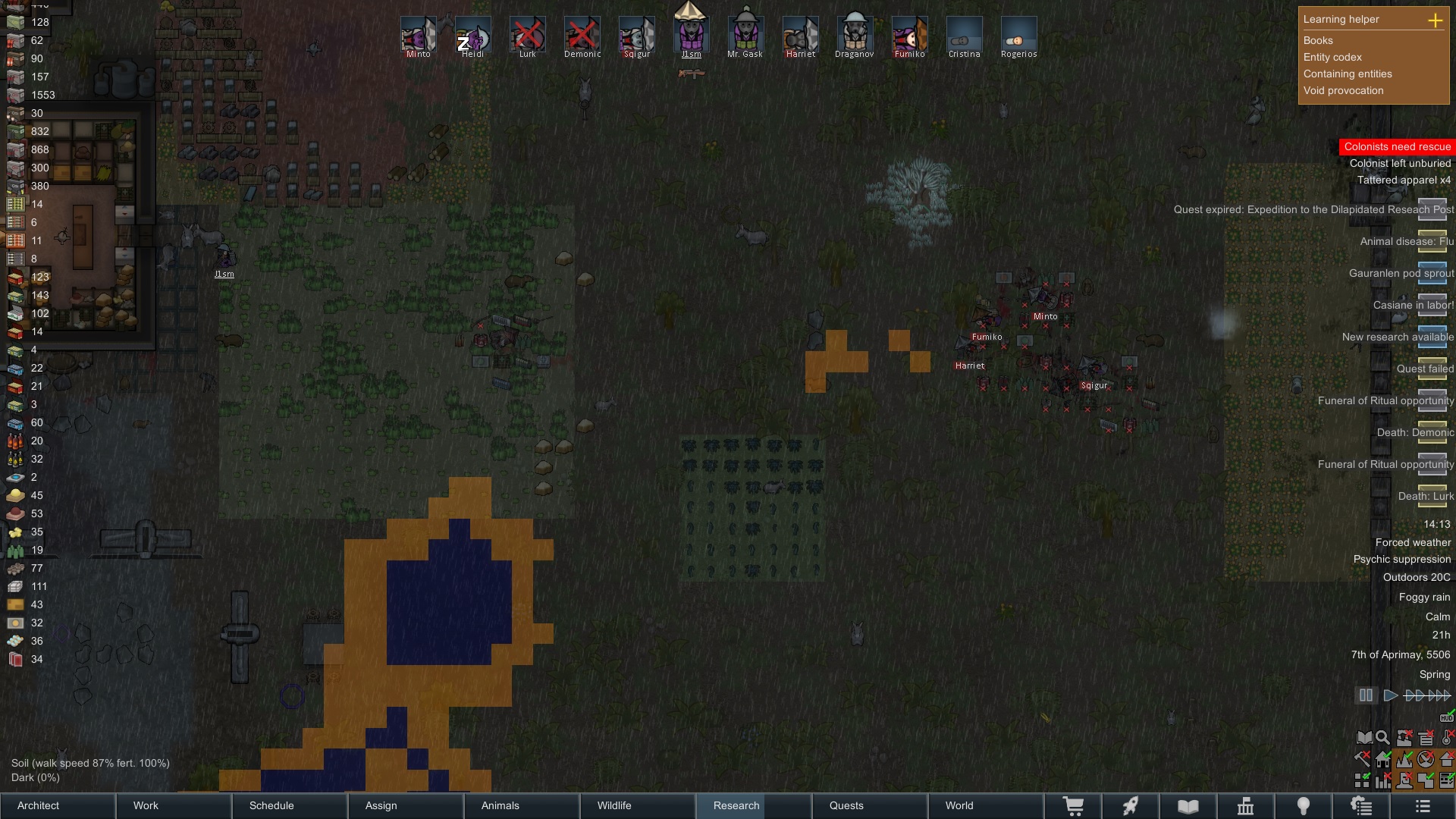The image size is (1456, 819).
Task: Set game to normal speed
Action: coord(1390,695)
